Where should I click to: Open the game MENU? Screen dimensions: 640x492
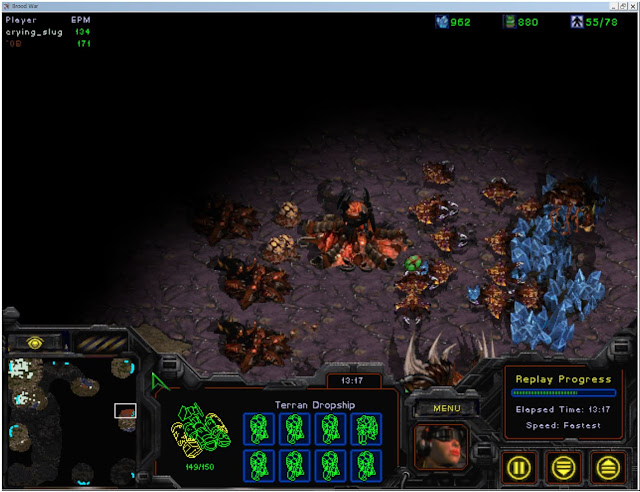click(x=445, y=408)
